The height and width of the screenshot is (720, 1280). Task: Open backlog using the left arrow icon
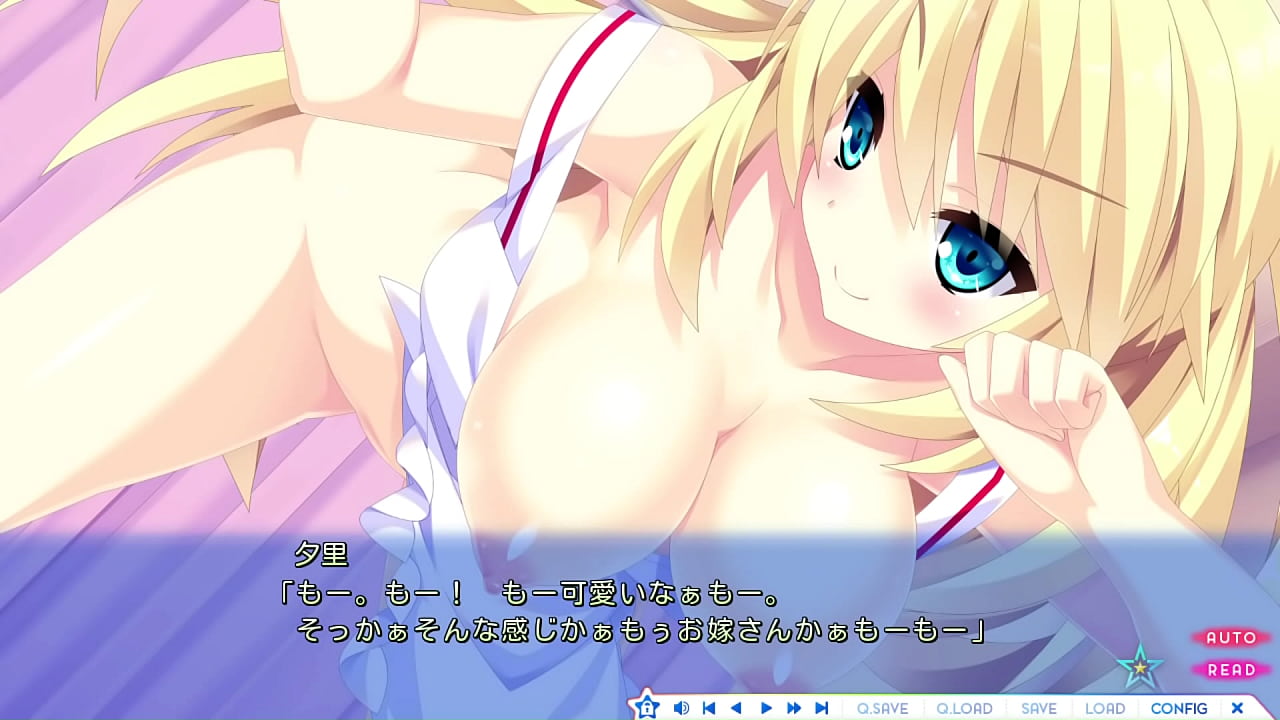(x=736, y=706)
